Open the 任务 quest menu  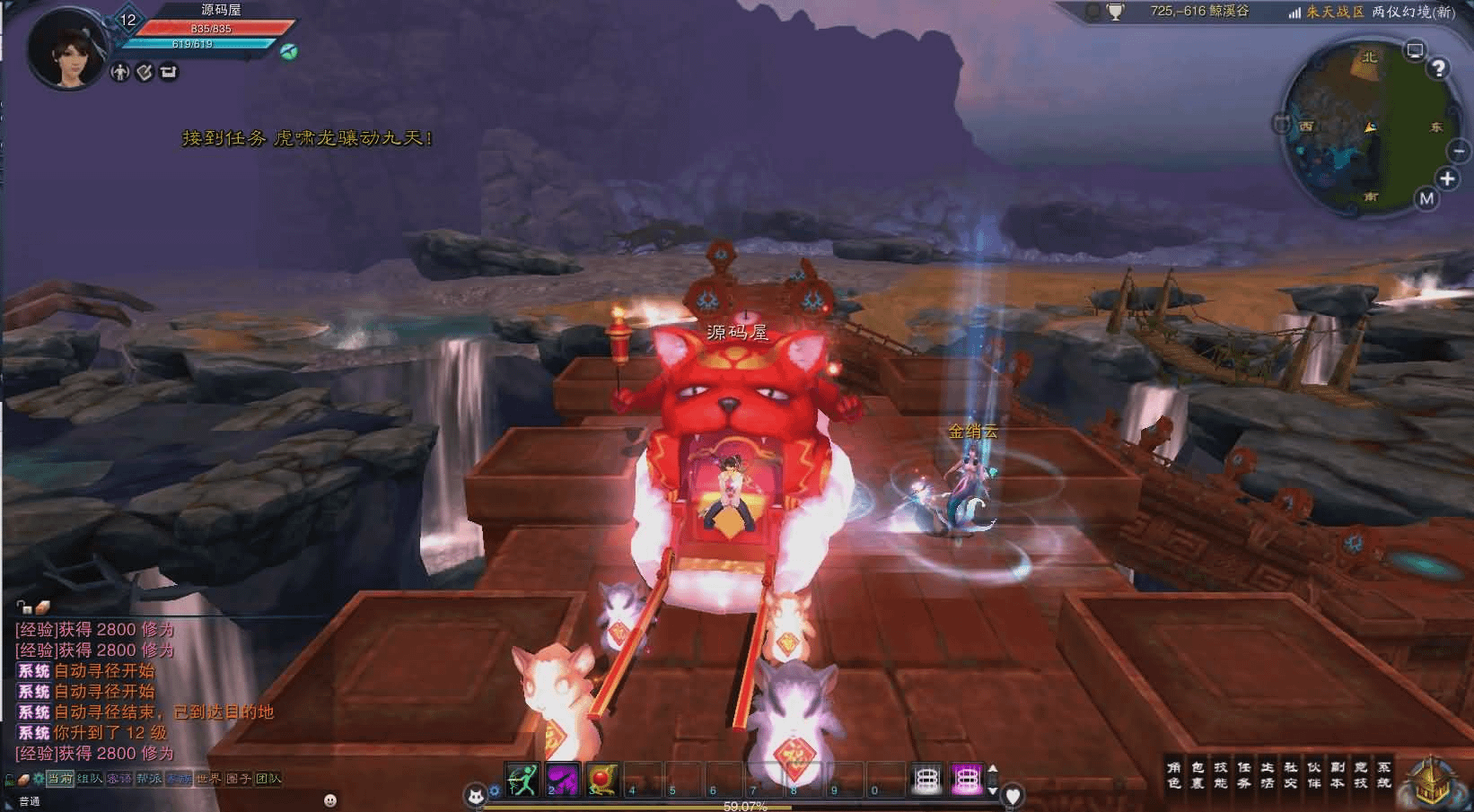coord(1244,775)
